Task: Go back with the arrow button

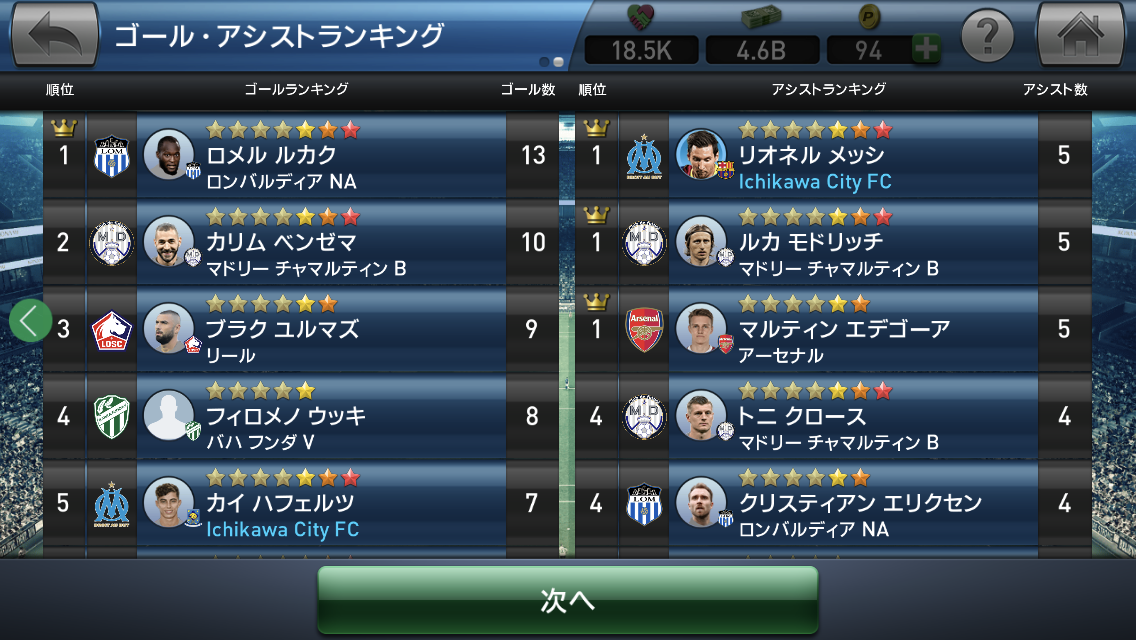Action: click(x=55, y=35)
